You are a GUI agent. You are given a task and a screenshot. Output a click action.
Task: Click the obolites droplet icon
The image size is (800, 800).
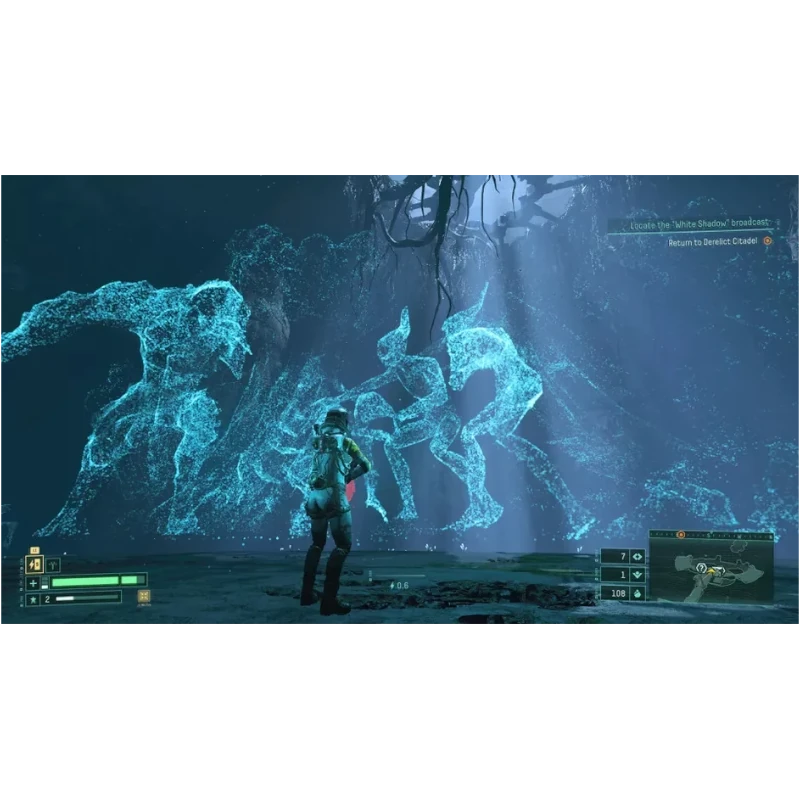tap(636, 594)
